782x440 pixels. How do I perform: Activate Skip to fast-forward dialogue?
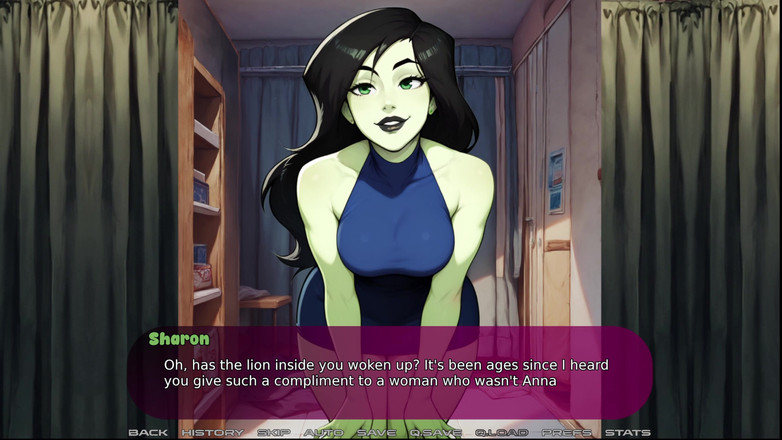[x=273, y=432]
